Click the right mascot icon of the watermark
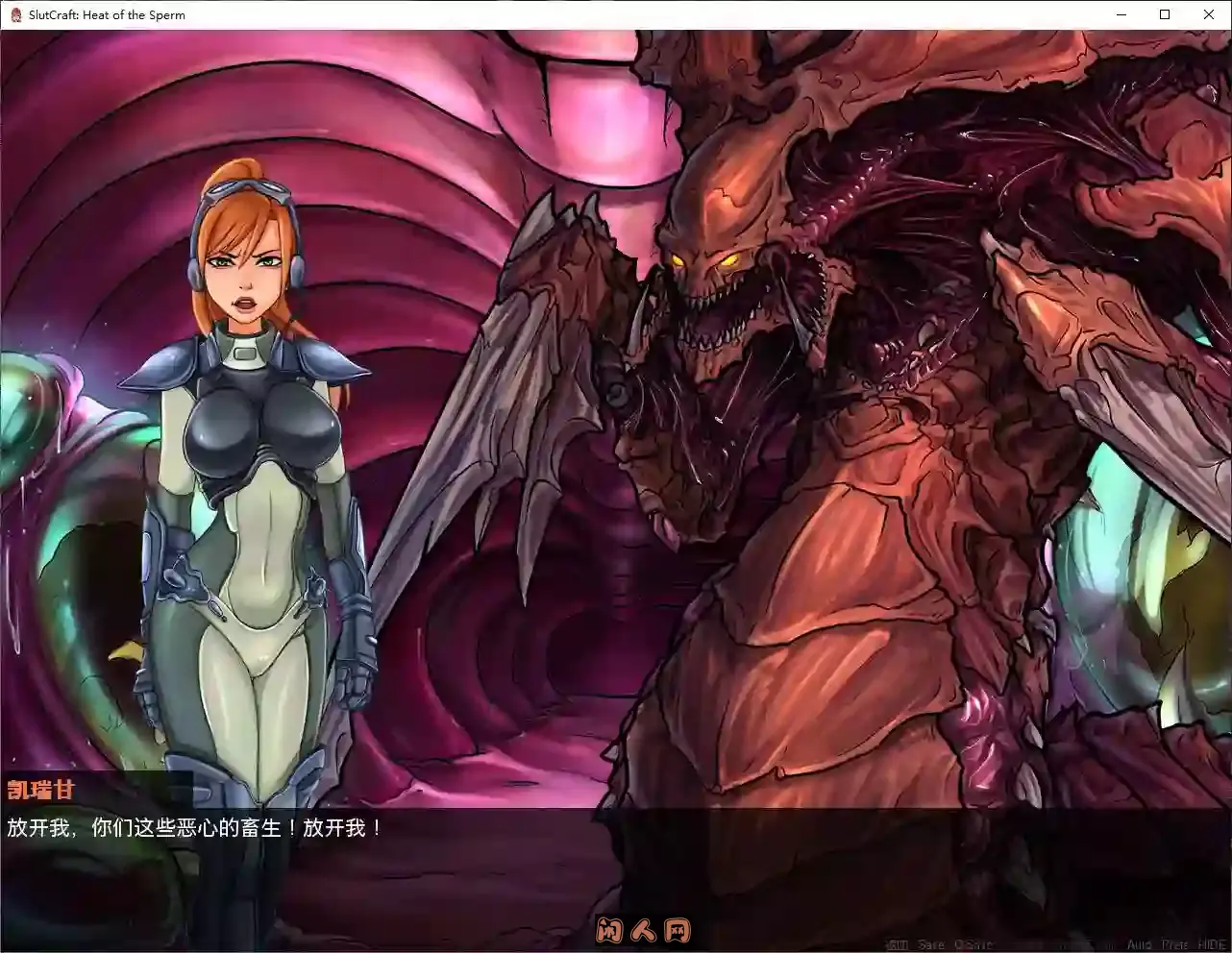This screenshot has height=953, width=1232. click(678, 930)
